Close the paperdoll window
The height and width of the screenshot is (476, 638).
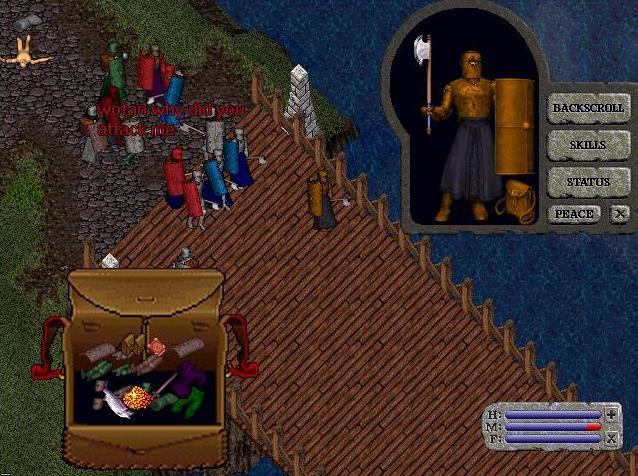coord(620,214)
